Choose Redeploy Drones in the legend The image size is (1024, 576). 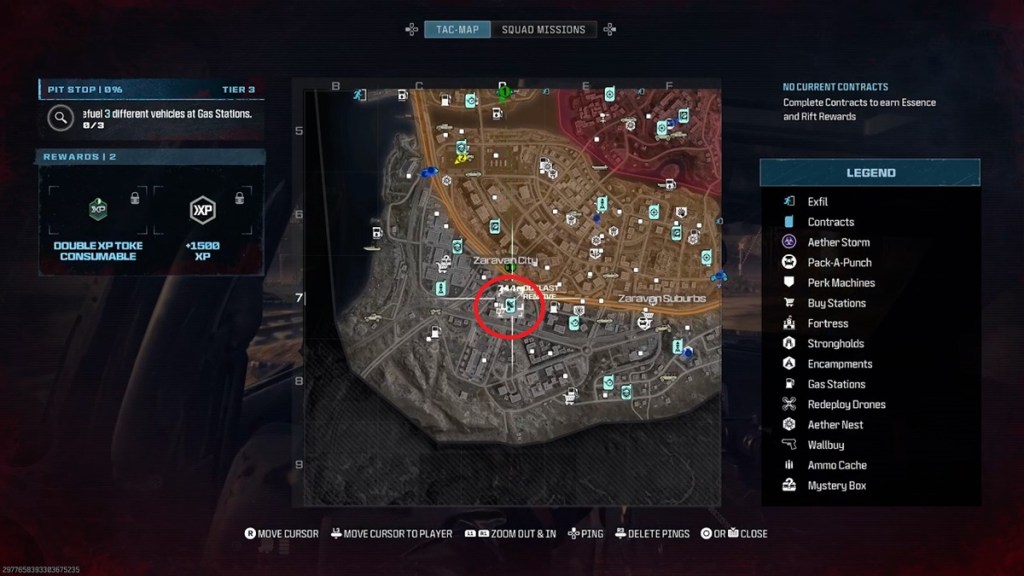tap(846, 404)
